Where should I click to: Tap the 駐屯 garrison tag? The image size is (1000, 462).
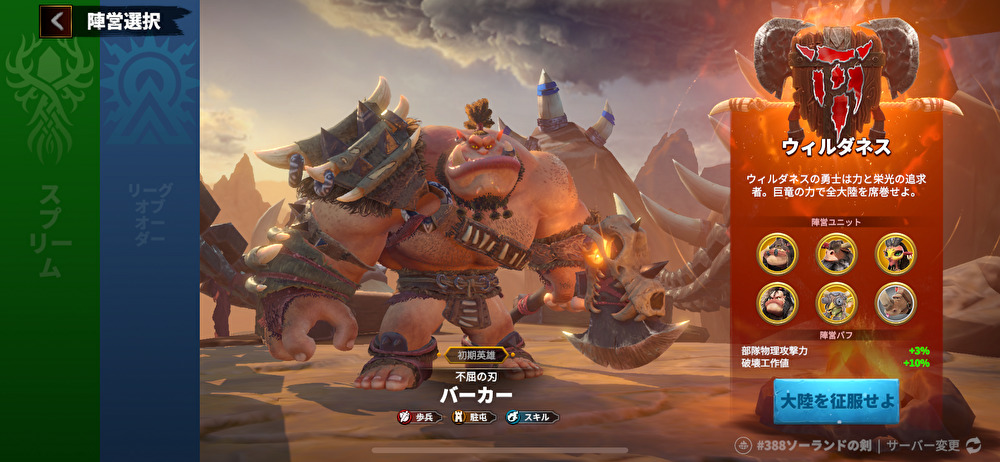click(475, 417)
